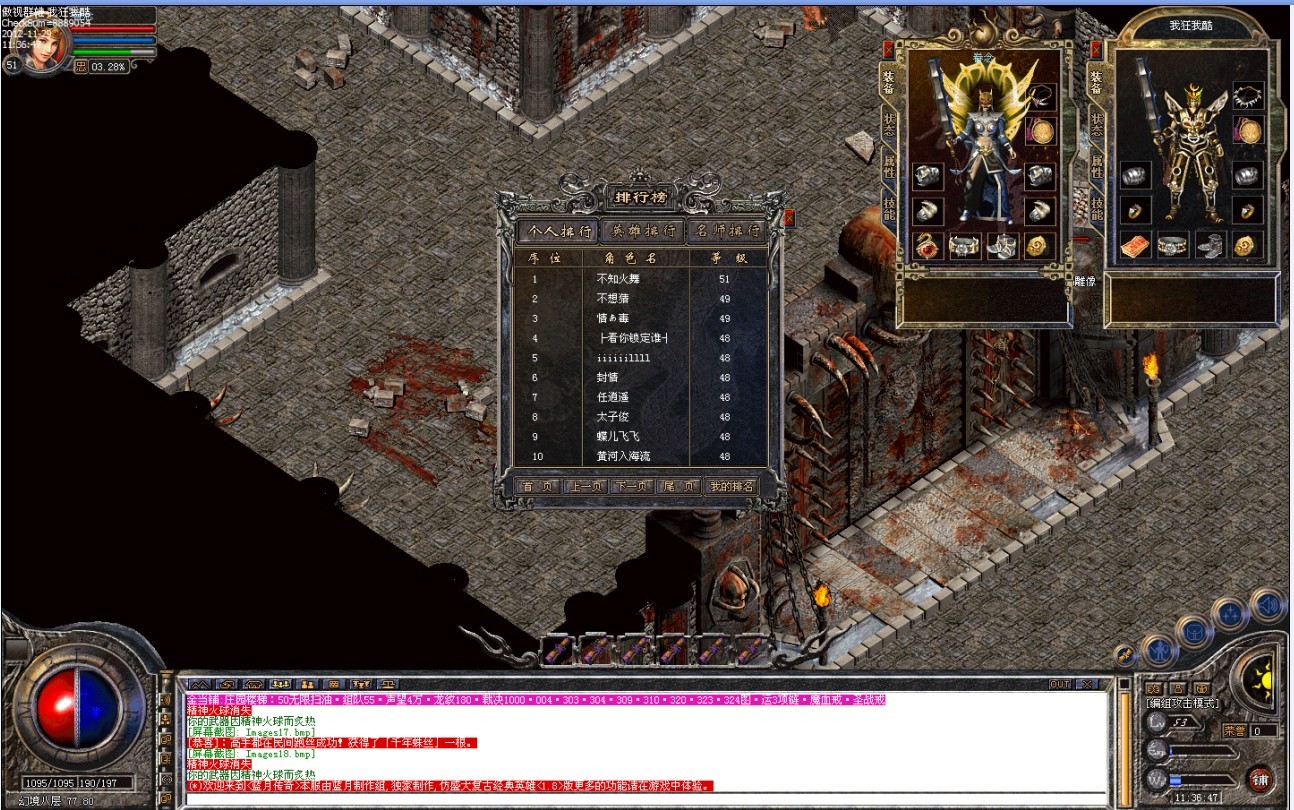Go back a page with 上一页
This screenshot has height=810, width=1294.
[585, 487]
